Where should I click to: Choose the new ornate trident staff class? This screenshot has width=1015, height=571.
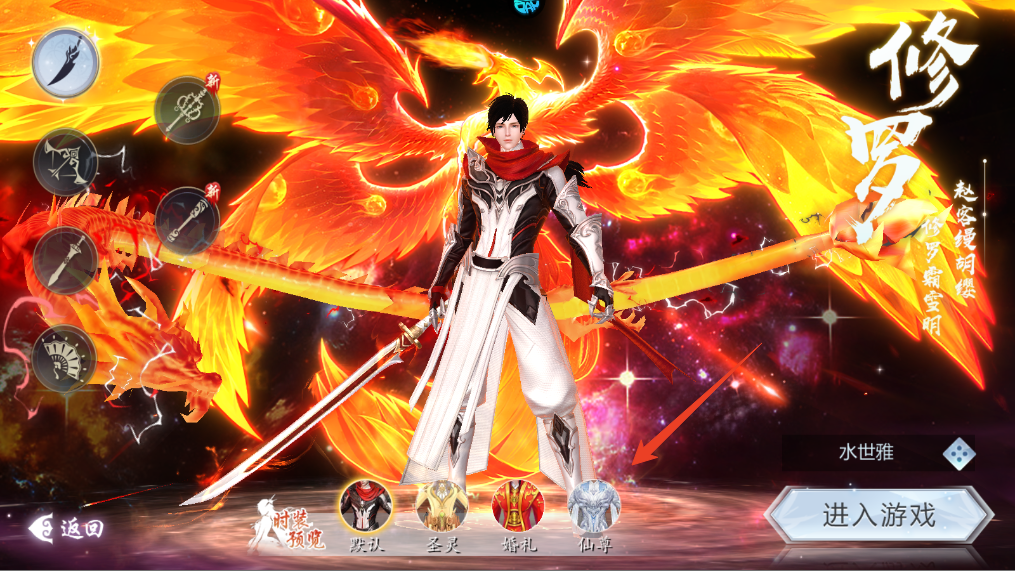pyautogui.click(x=187, y=110)
